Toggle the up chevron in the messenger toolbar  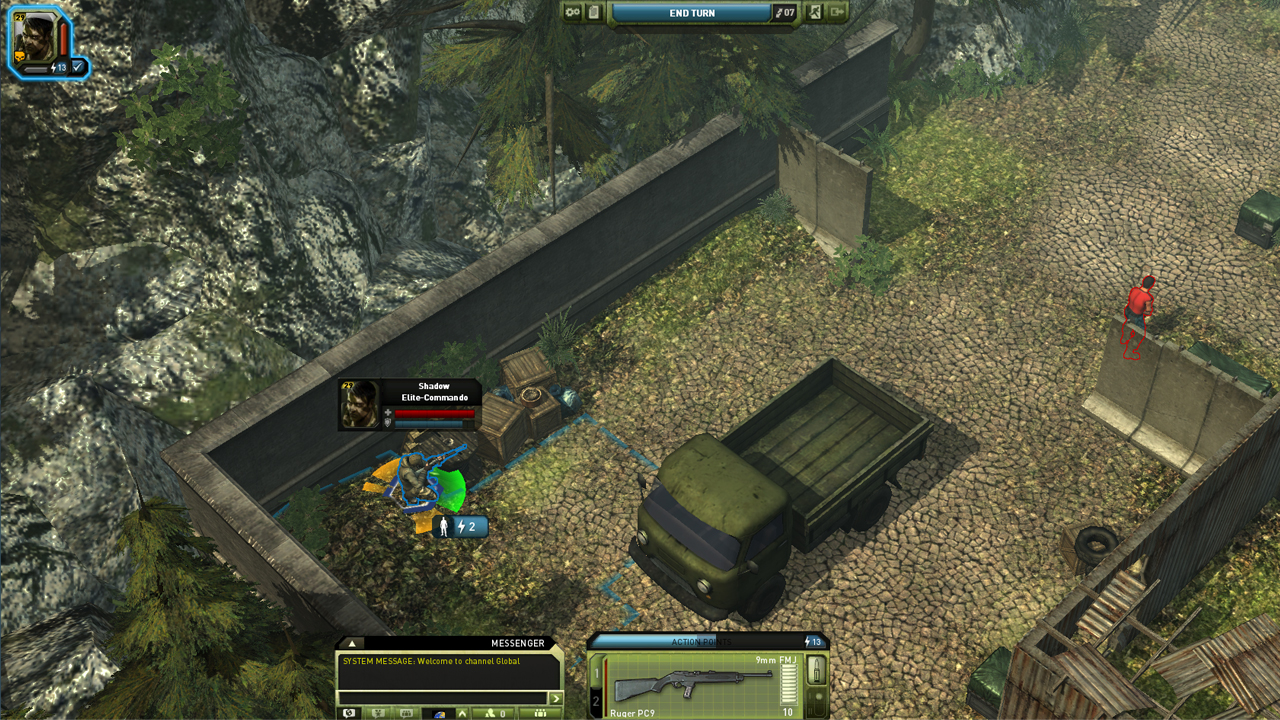pyautogui.click(x=462, y=712)
